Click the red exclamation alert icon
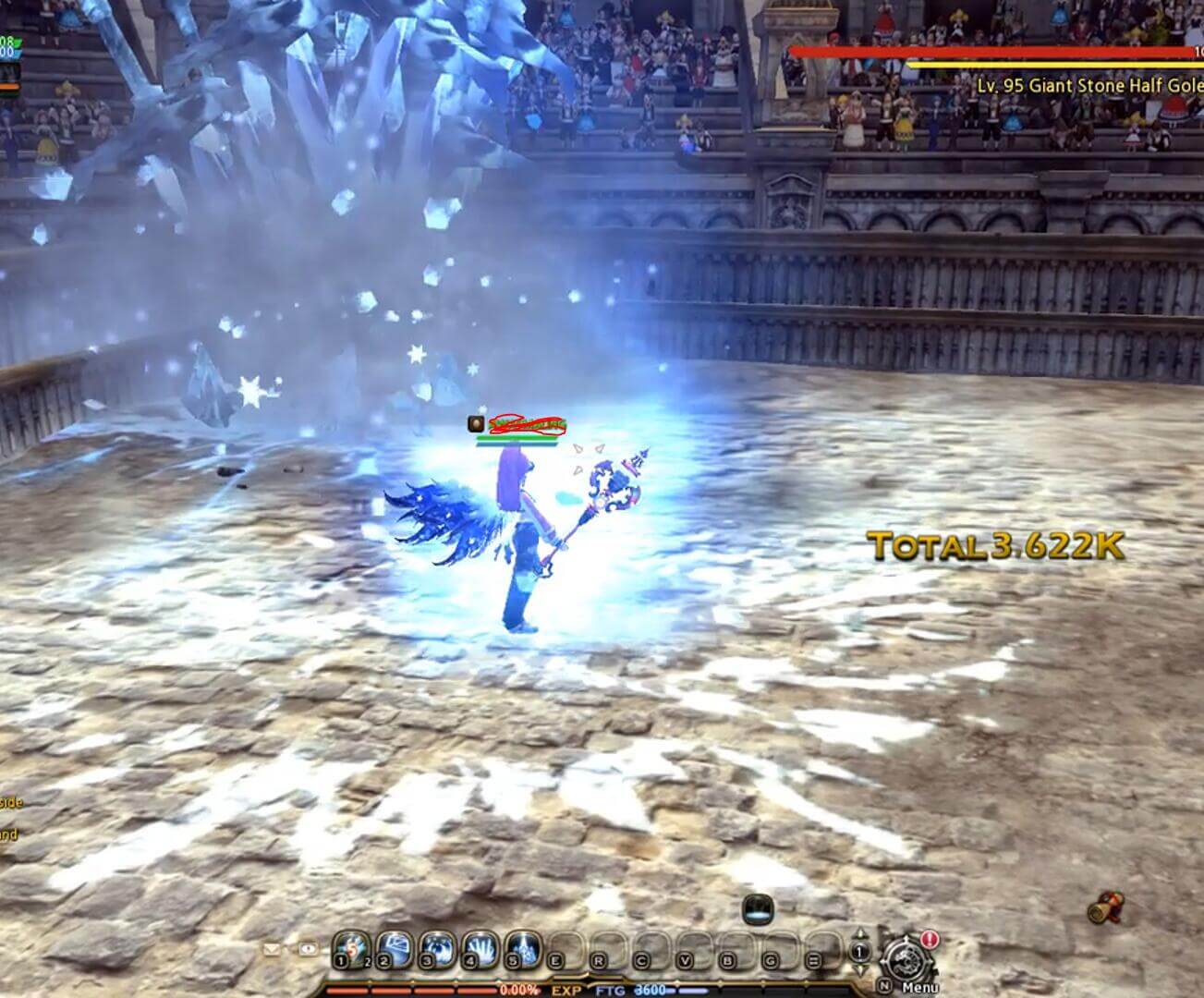This screenshot has width=1204, height=998. (x=930, y=940)
